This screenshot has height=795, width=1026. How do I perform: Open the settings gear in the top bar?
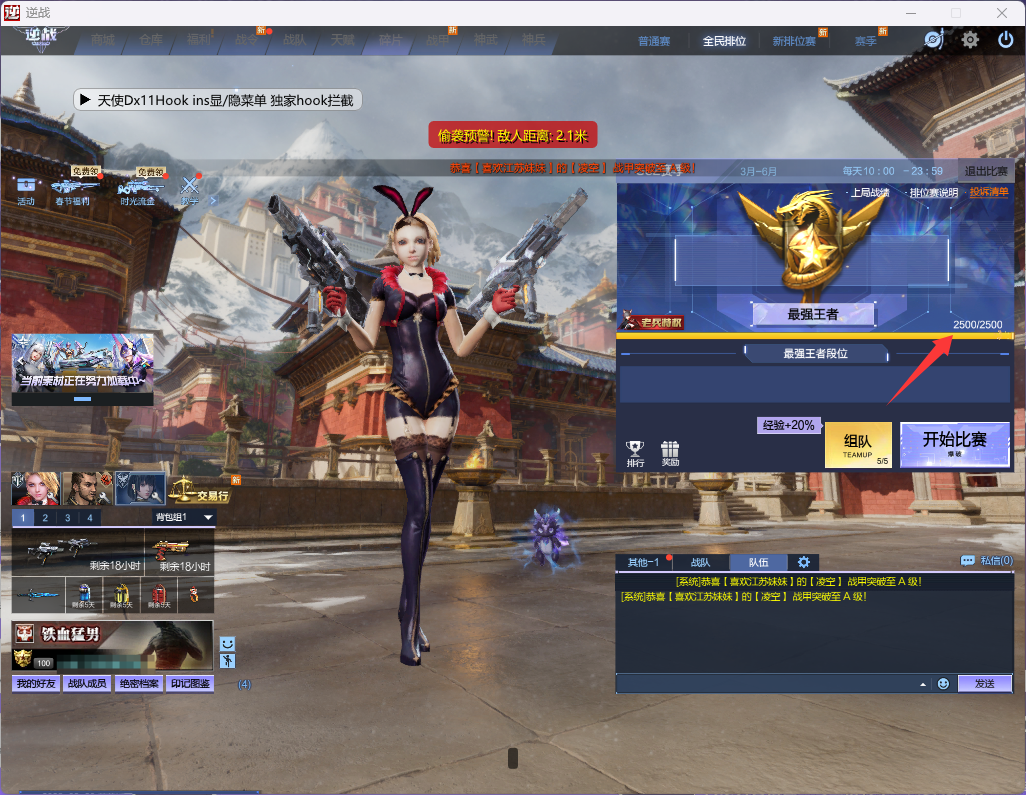tap(970, 40)
